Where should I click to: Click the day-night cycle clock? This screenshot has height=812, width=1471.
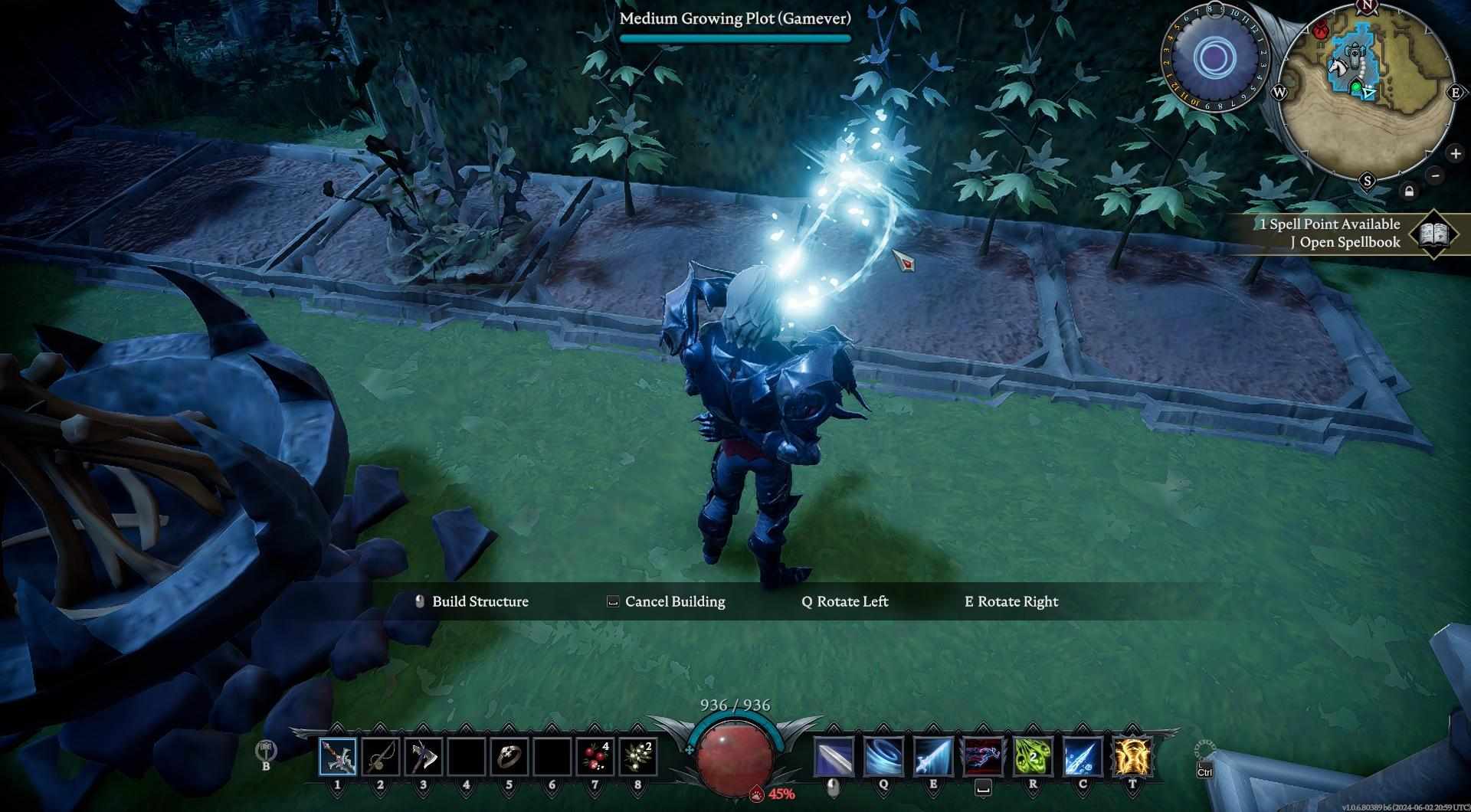(x=1214, y=58)
